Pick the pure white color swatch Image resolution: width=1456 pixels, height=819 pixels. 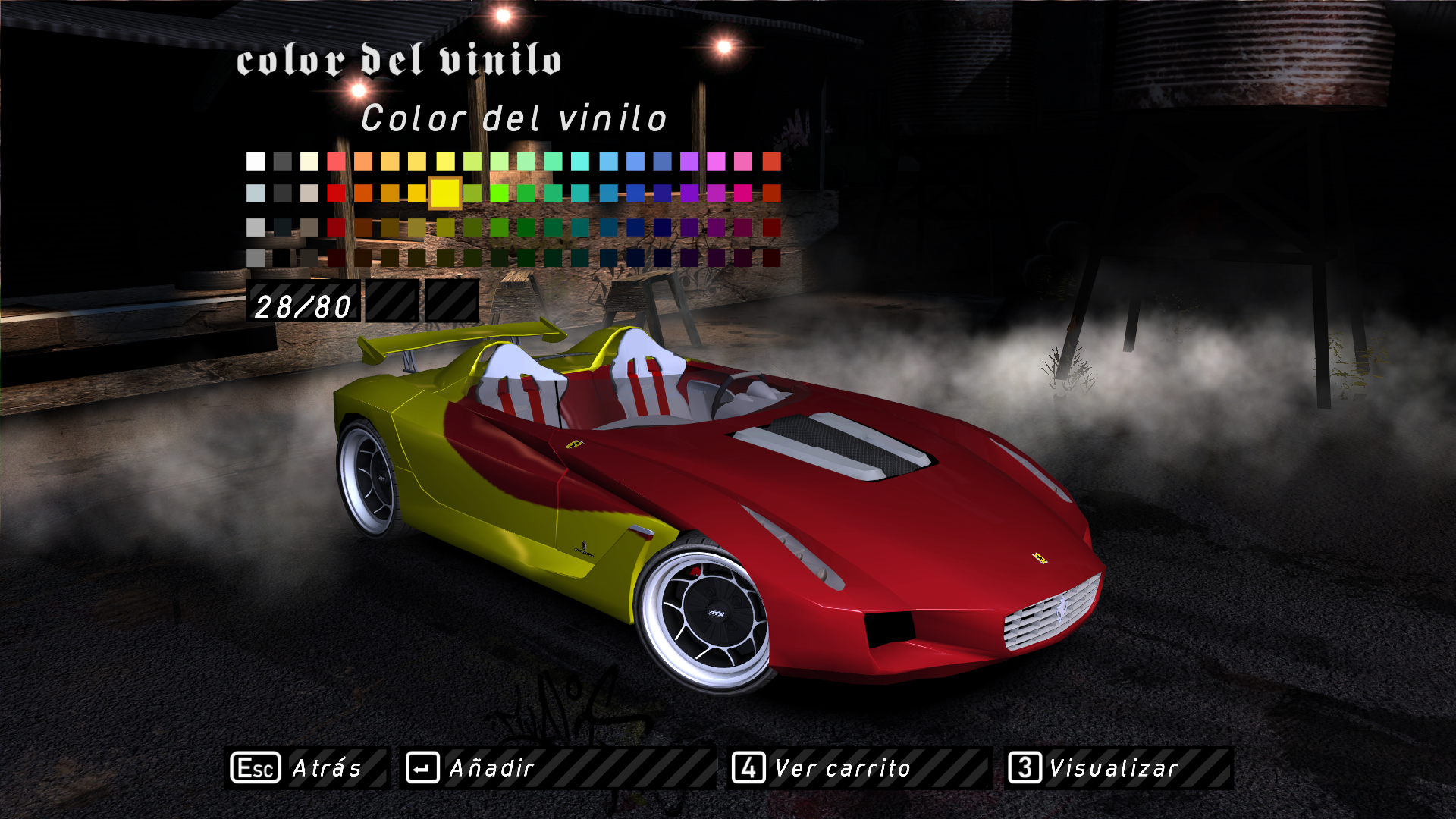256,161
